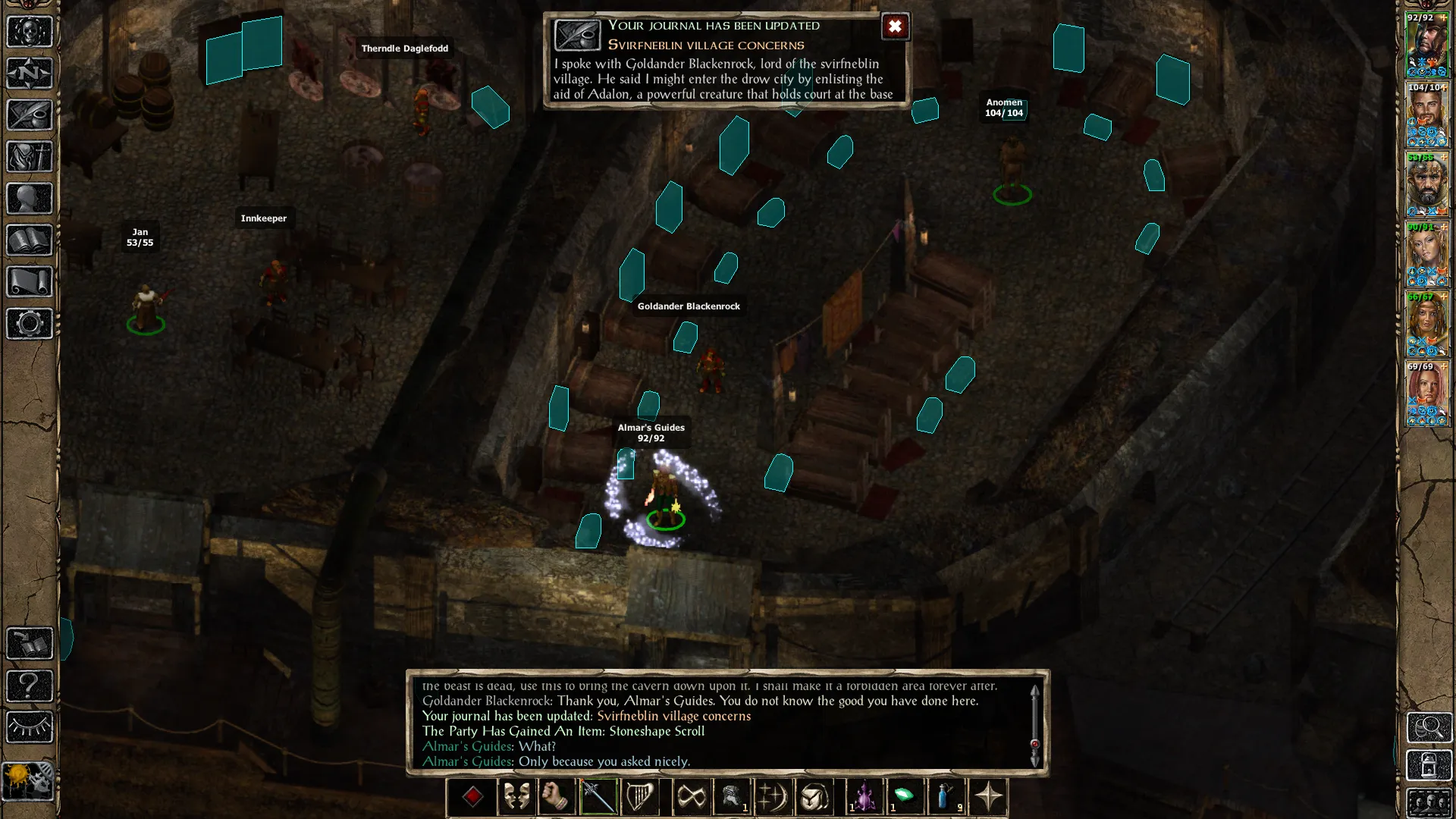1456x819 pixels.
Task: Open the mage spellbook from the open book icon
Action: tap(30, 240)
